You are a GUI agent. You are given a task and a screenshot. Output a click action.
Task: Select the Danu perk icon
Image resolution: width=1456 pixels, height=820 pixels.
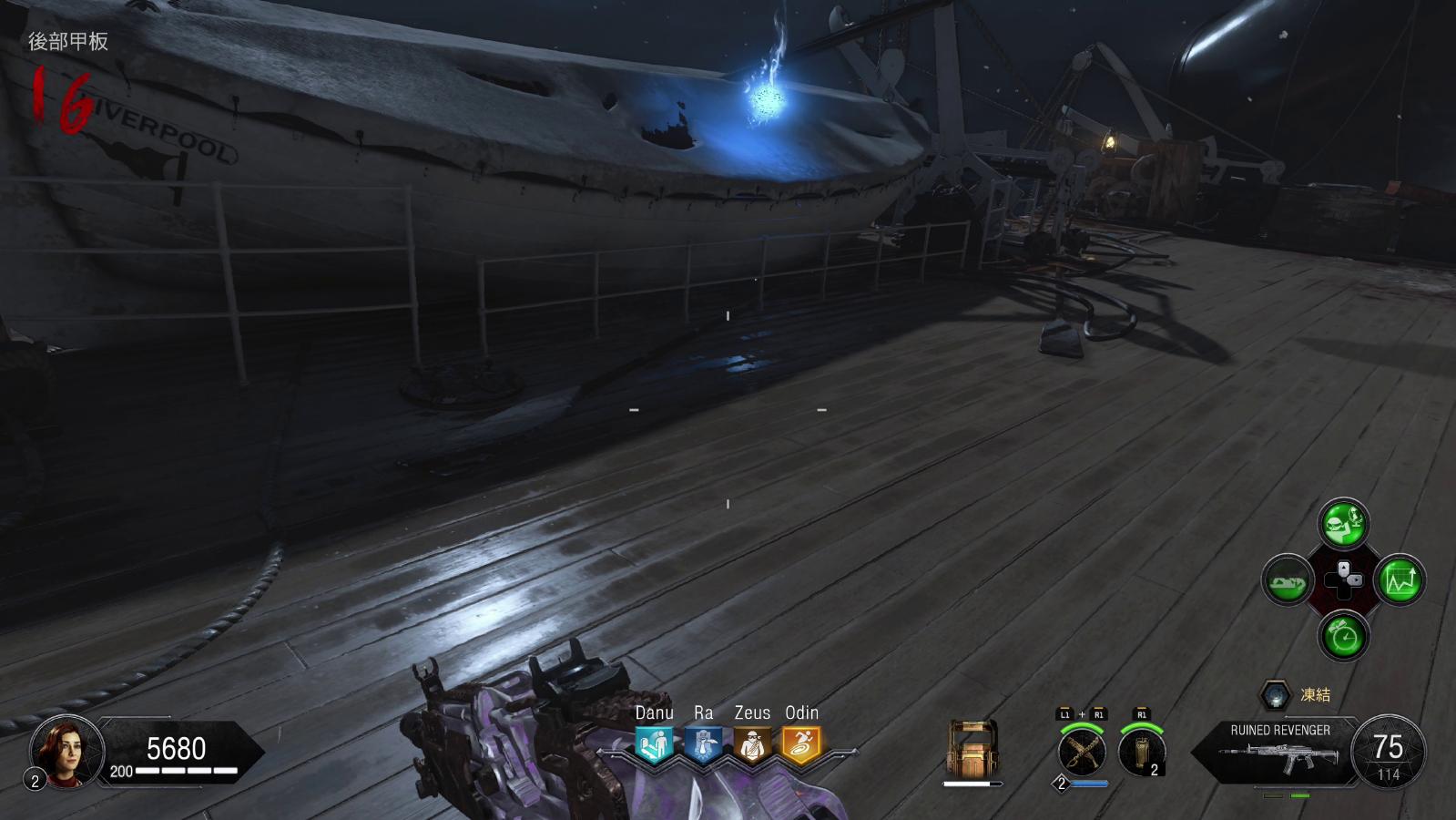click(654, 745)
